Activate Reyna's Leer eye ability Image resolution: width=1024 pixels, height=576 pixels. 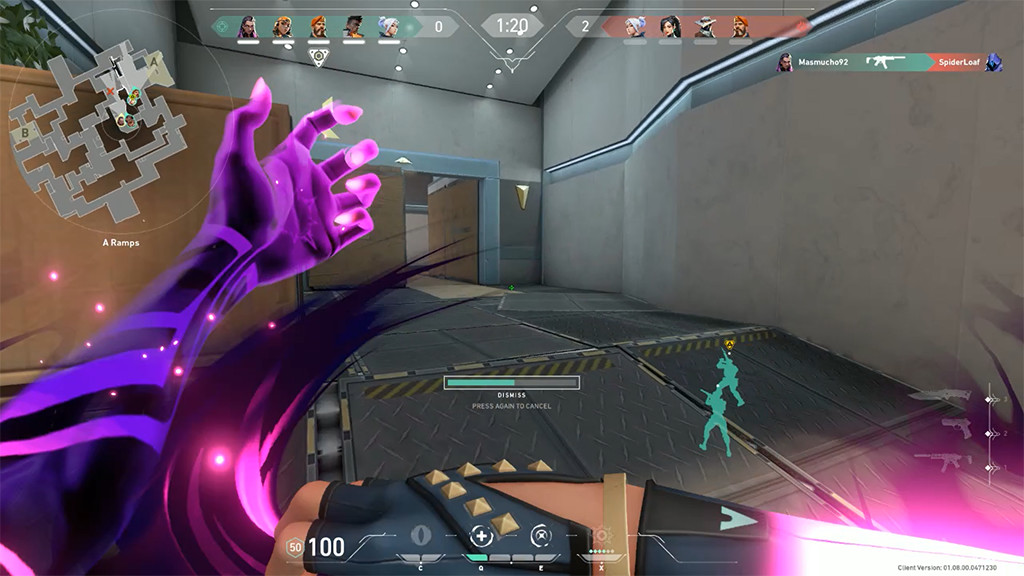(x=420, y=534)
